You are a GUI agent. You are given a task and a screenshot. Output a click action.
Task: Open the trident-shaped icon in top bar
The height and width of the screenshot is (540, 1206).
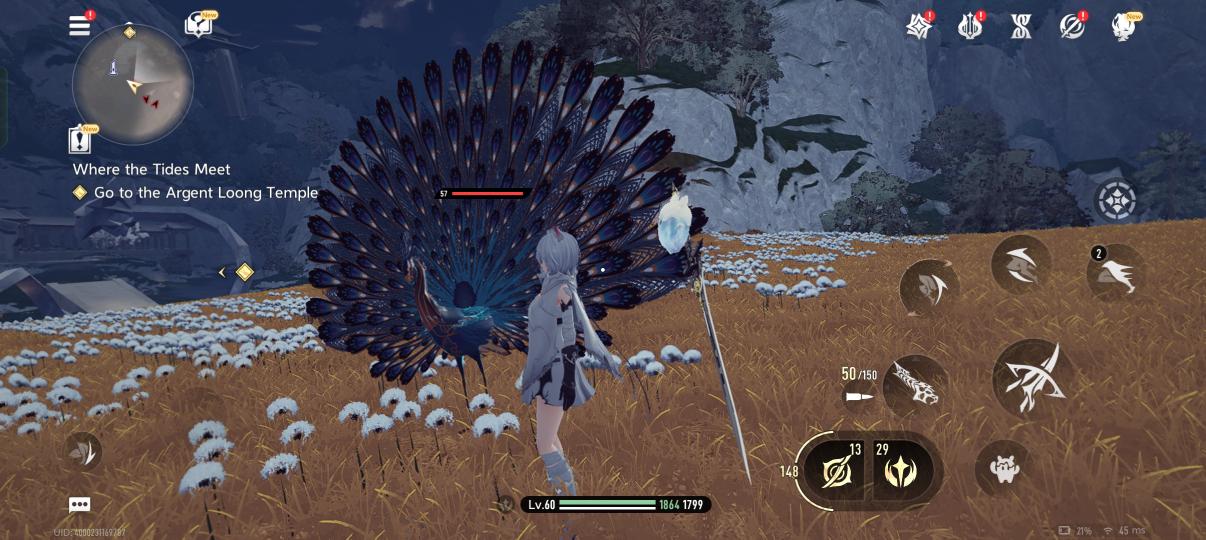pos(970,27)
